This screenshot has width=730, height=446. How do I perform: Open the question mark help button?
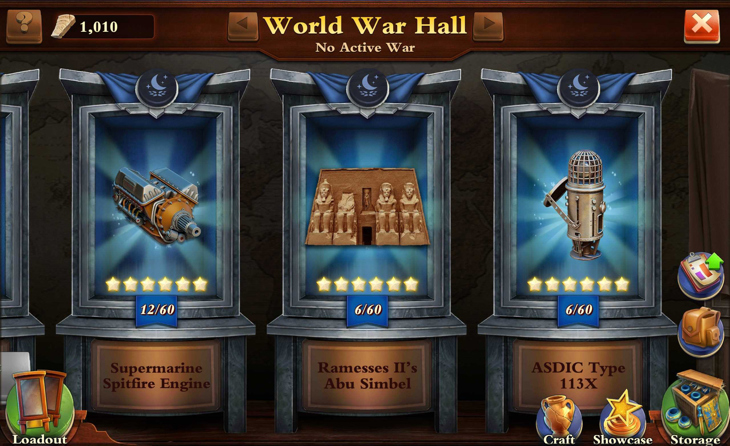coord(23,25)
